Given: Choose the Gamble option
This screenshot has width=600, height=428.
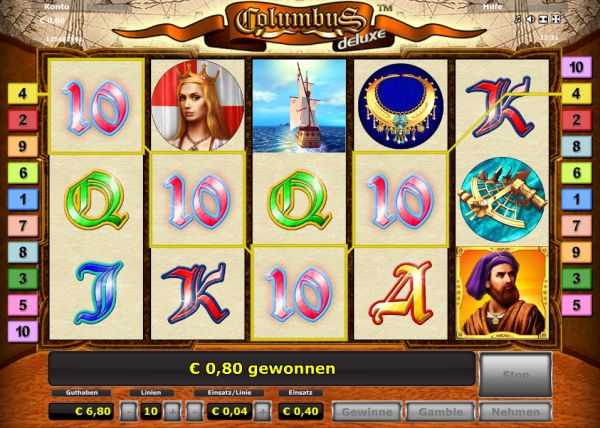Looking at the screenshot, I should (442, 411).
